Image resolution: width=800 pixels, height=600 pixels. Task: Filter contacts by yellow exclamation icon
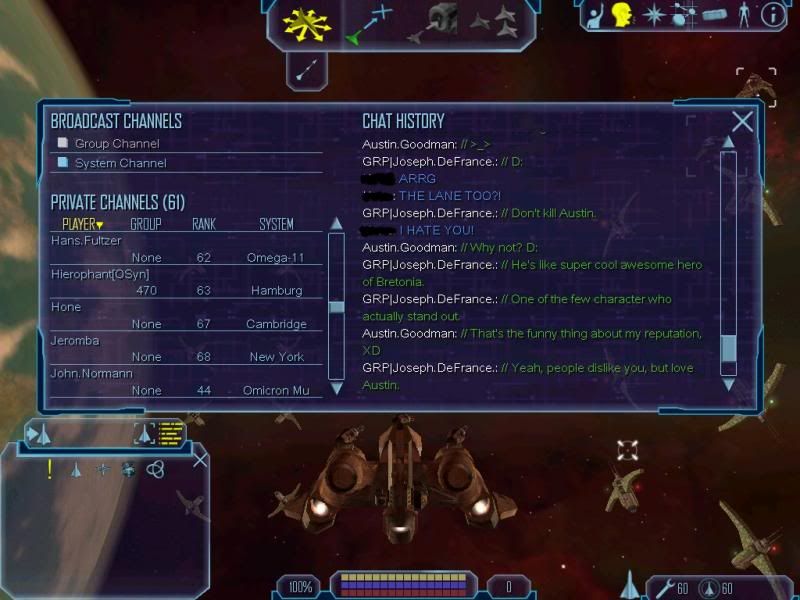point(49,469)
